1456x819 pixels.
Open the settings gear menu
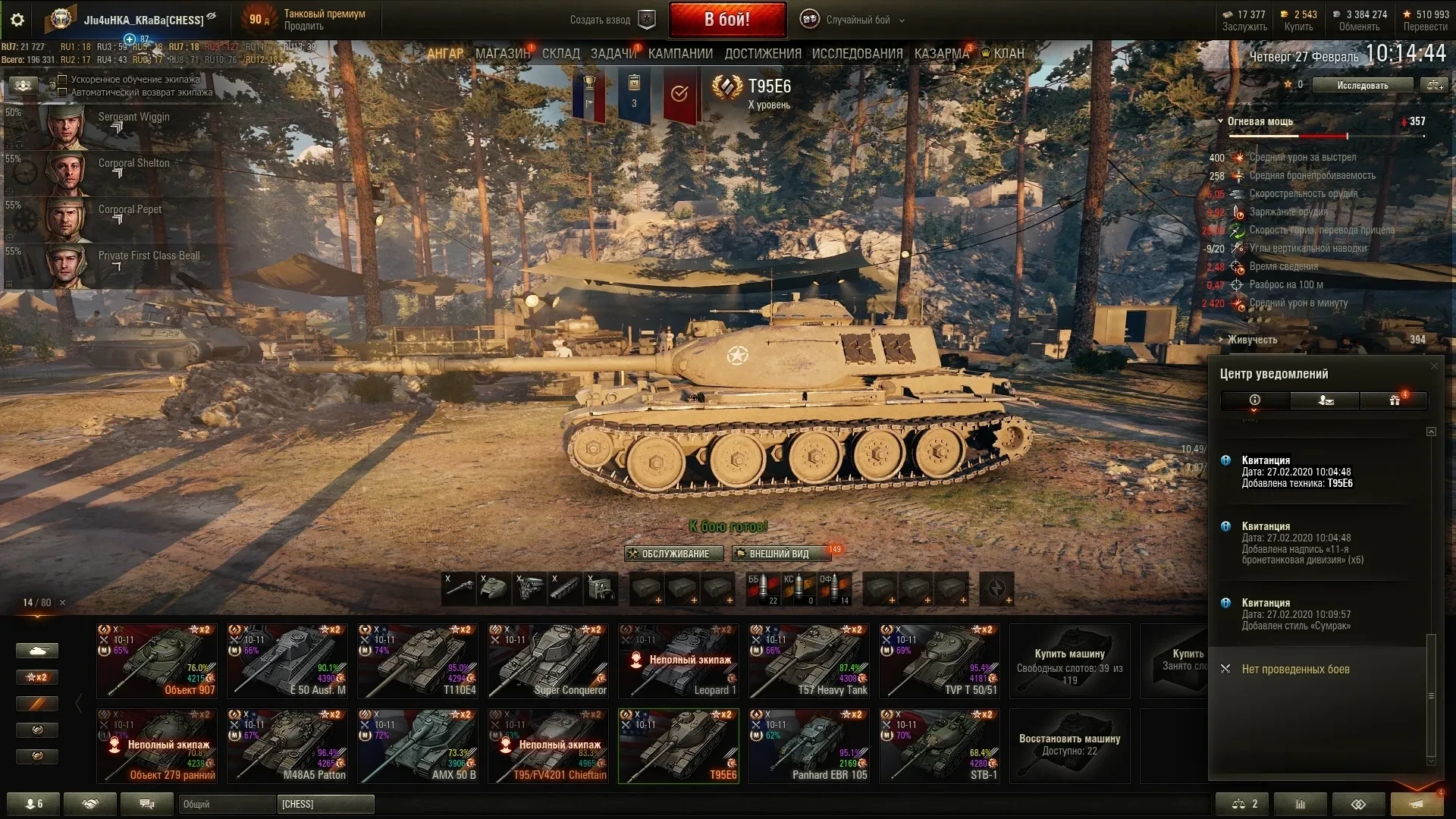(x=17, y=20)
